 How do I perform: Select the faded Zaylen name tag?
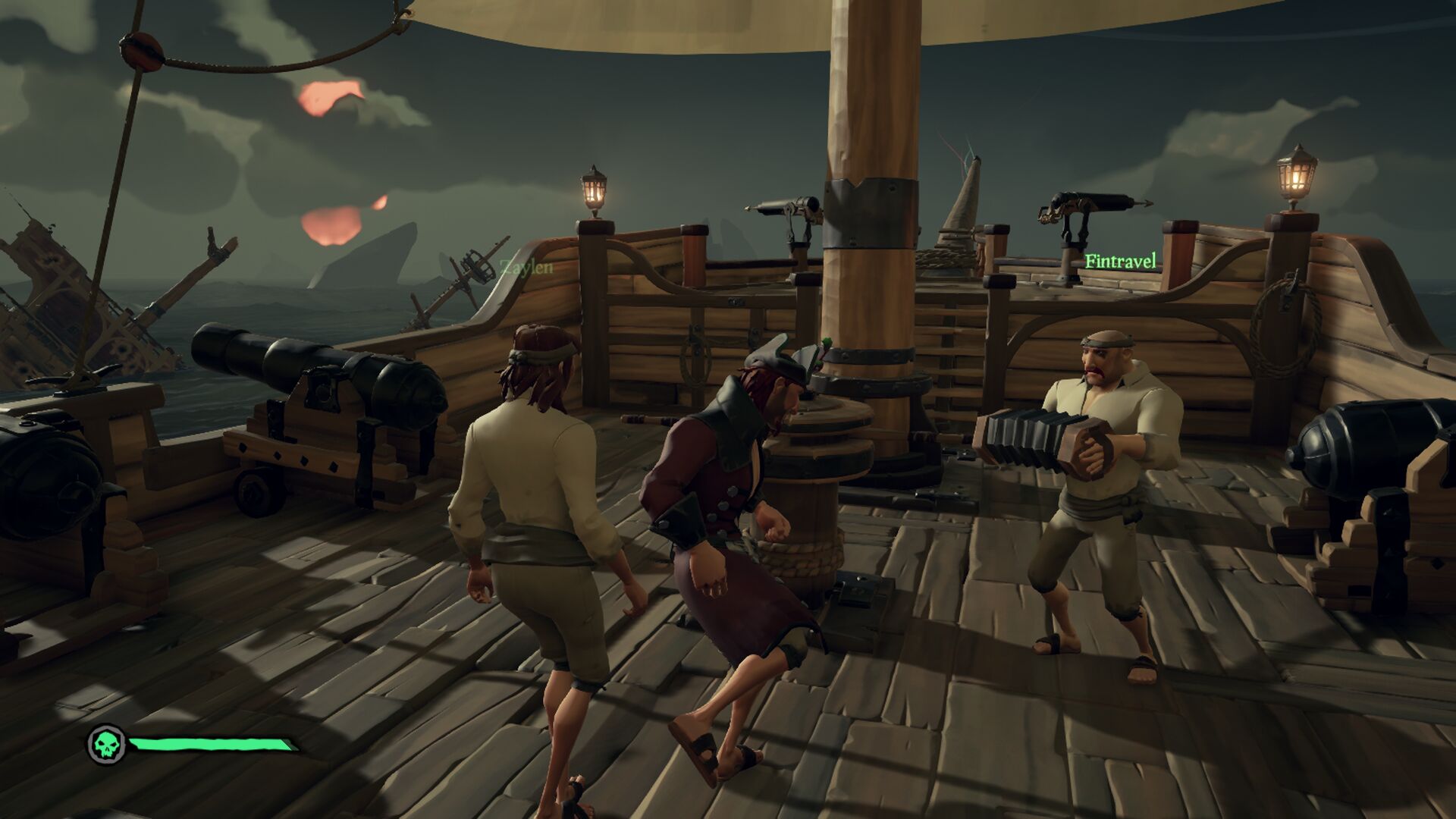click(526, 267)
